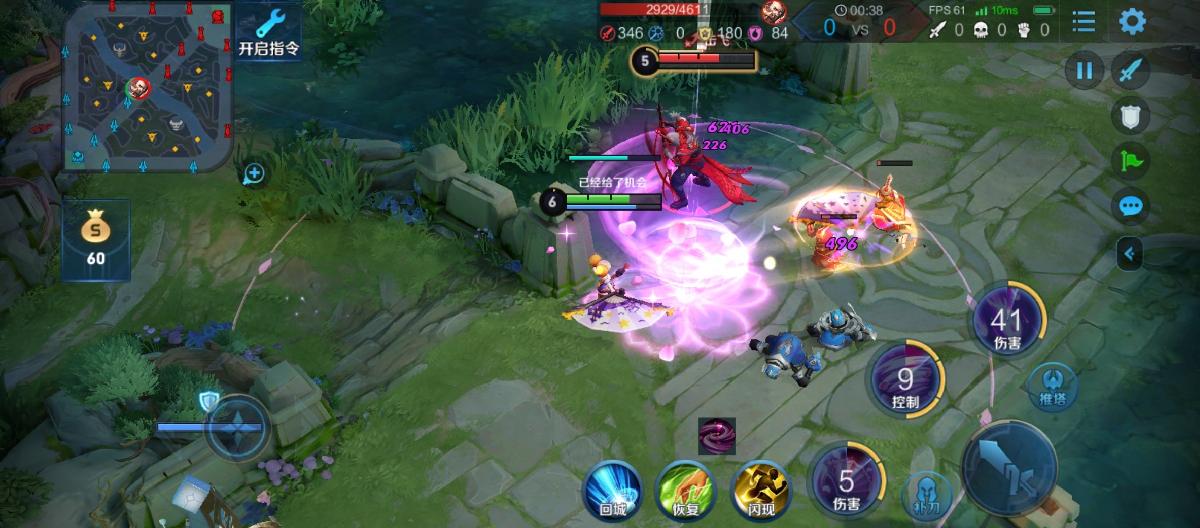Send the sword attack signal
Image resolution: width=1200 pixels, height=528 pixels.
[x=1131, y=71]
